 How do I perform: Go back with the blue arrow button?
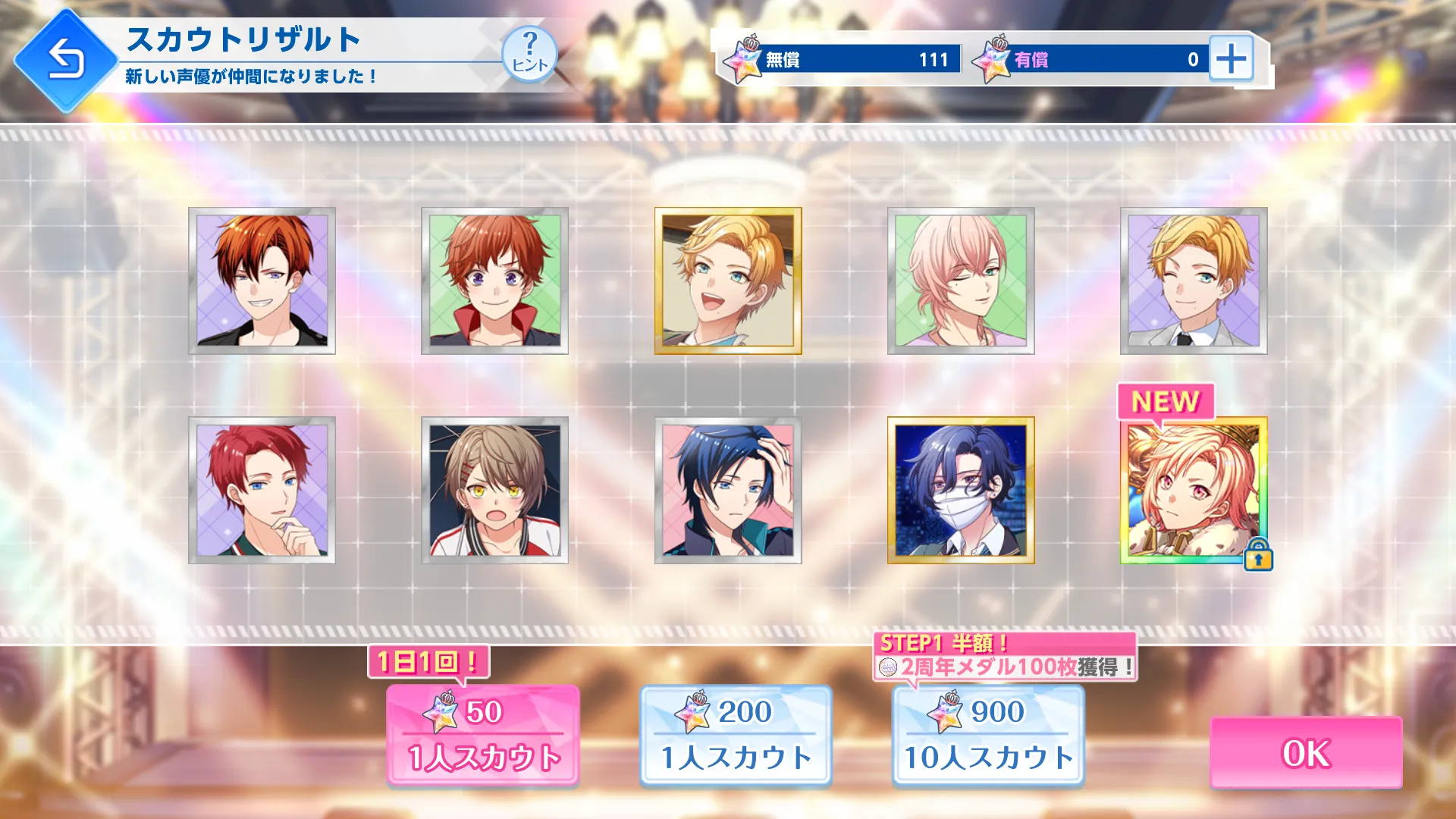[65, 60]
